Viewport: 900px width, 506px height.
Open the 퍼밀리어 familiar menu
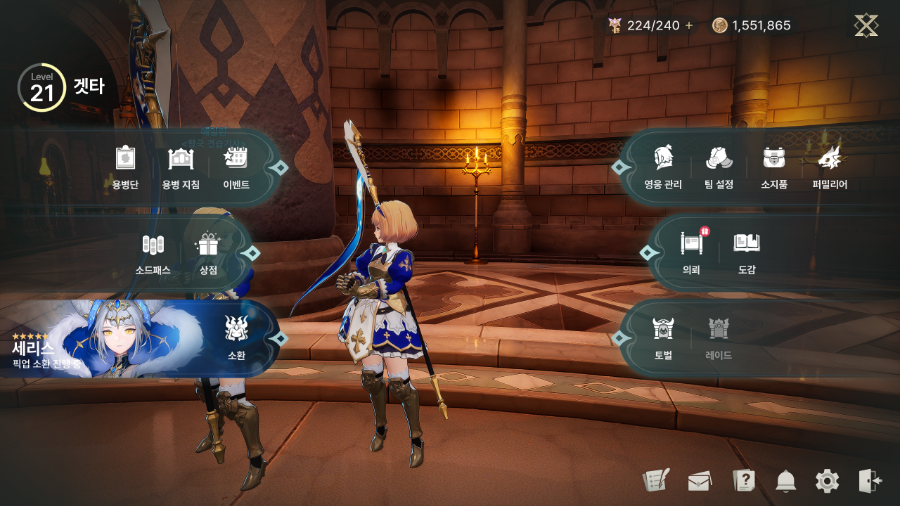tap(830, 165)
